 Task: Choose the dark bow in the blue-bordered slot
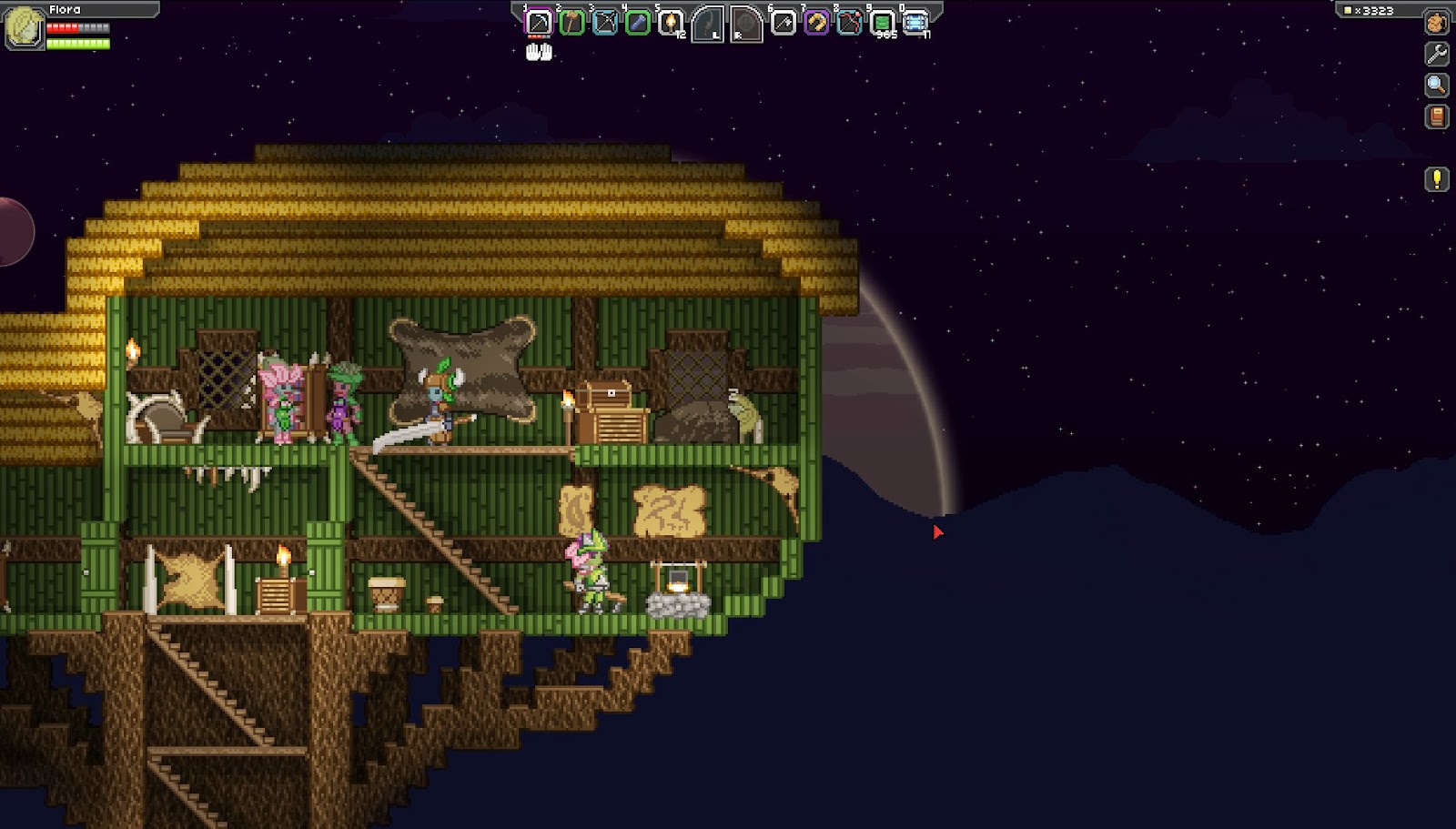pos(605,23)
